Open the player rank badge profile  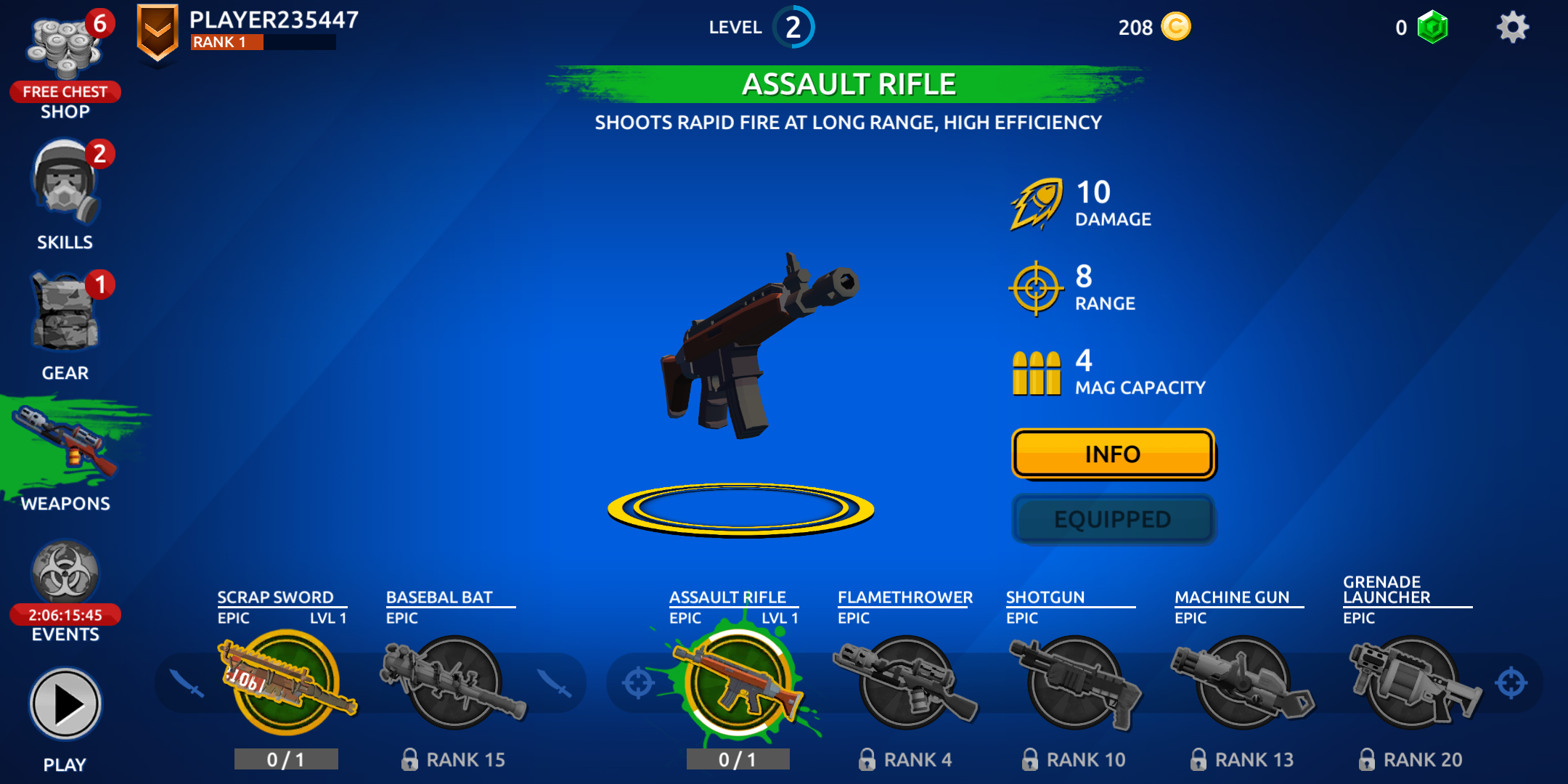158,33
